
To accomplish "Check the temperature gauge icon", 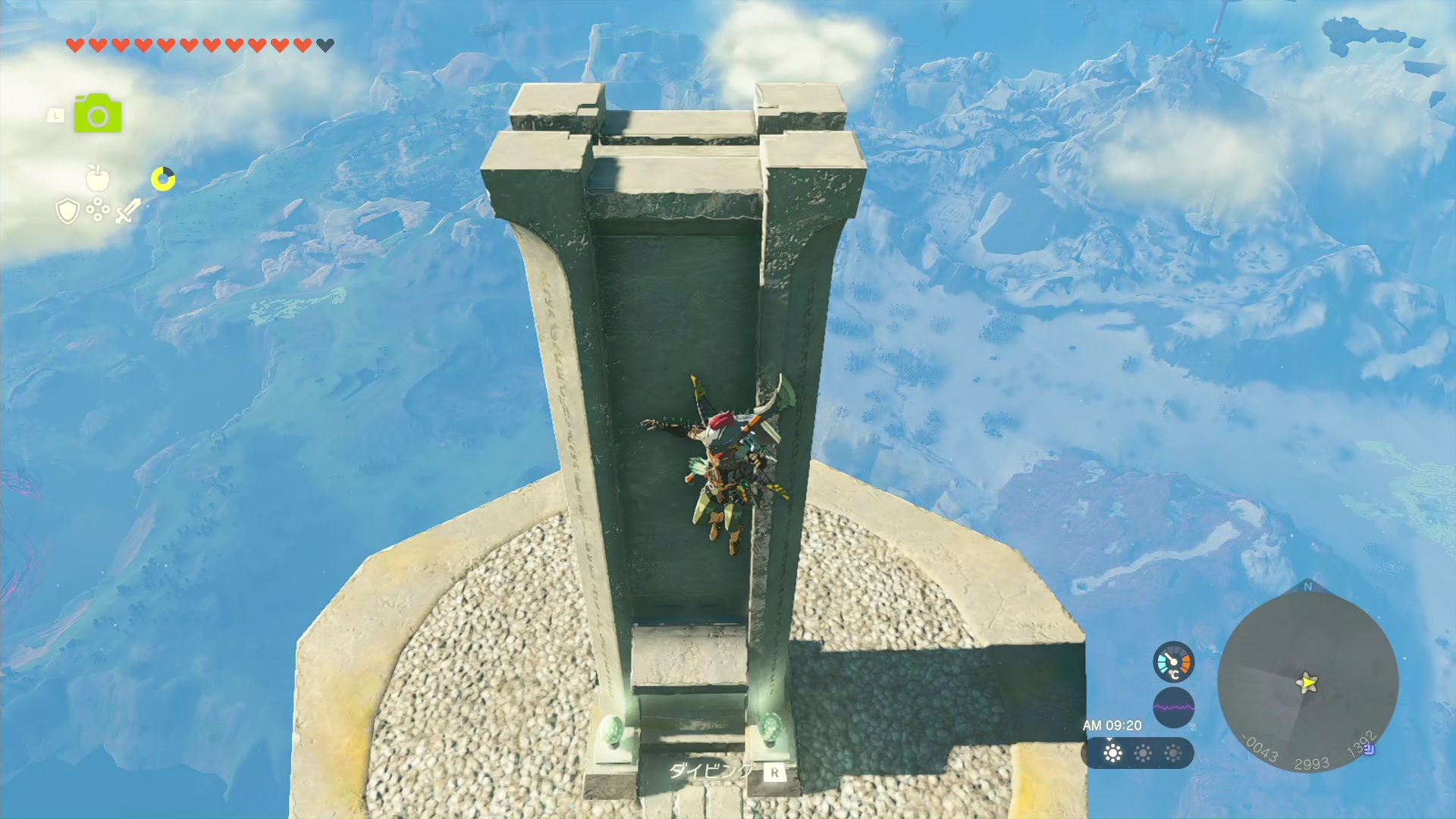I will coord(1173,662).
